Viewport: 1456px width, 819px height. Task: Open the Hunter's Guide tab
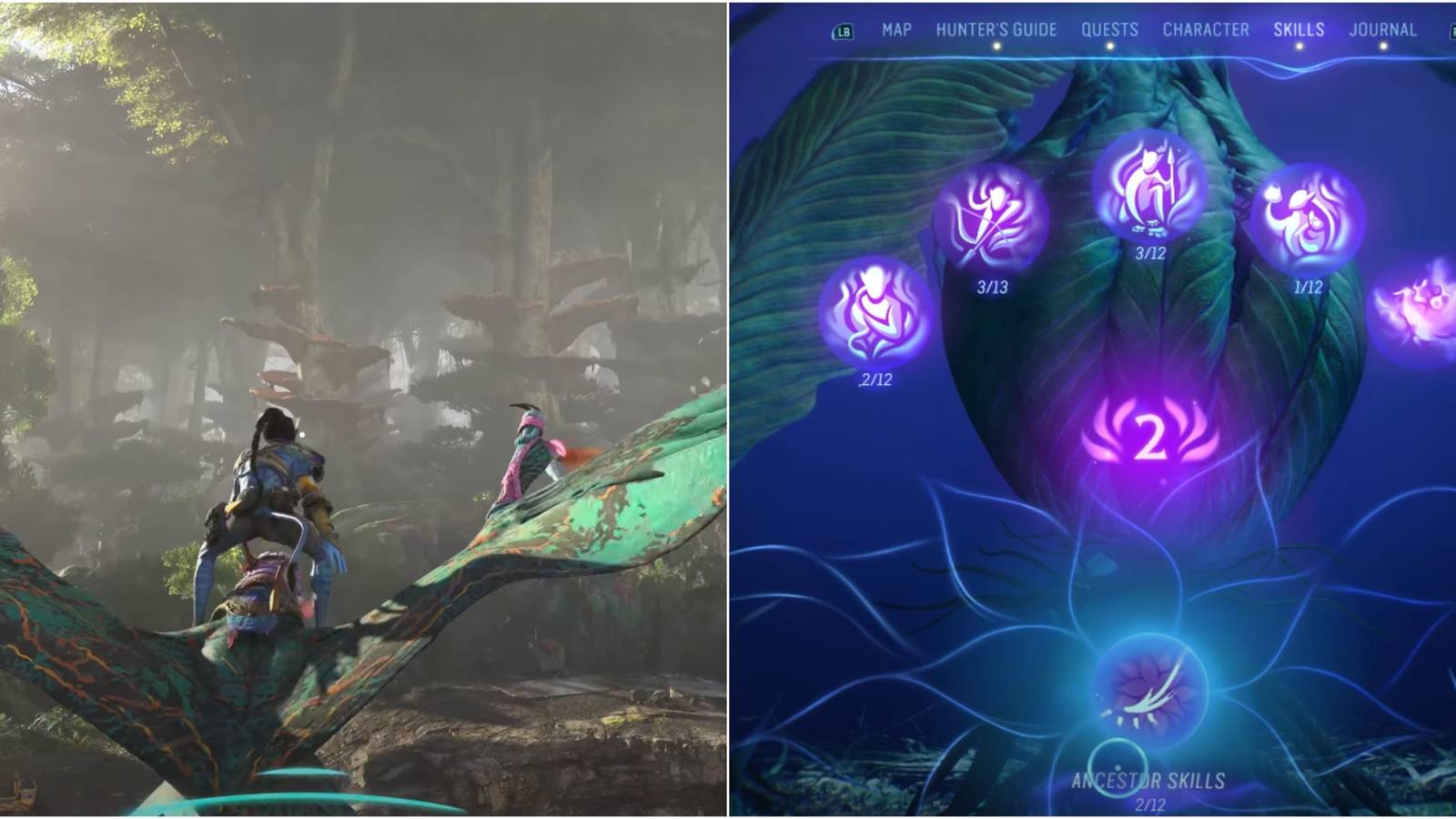coord(996,28)
